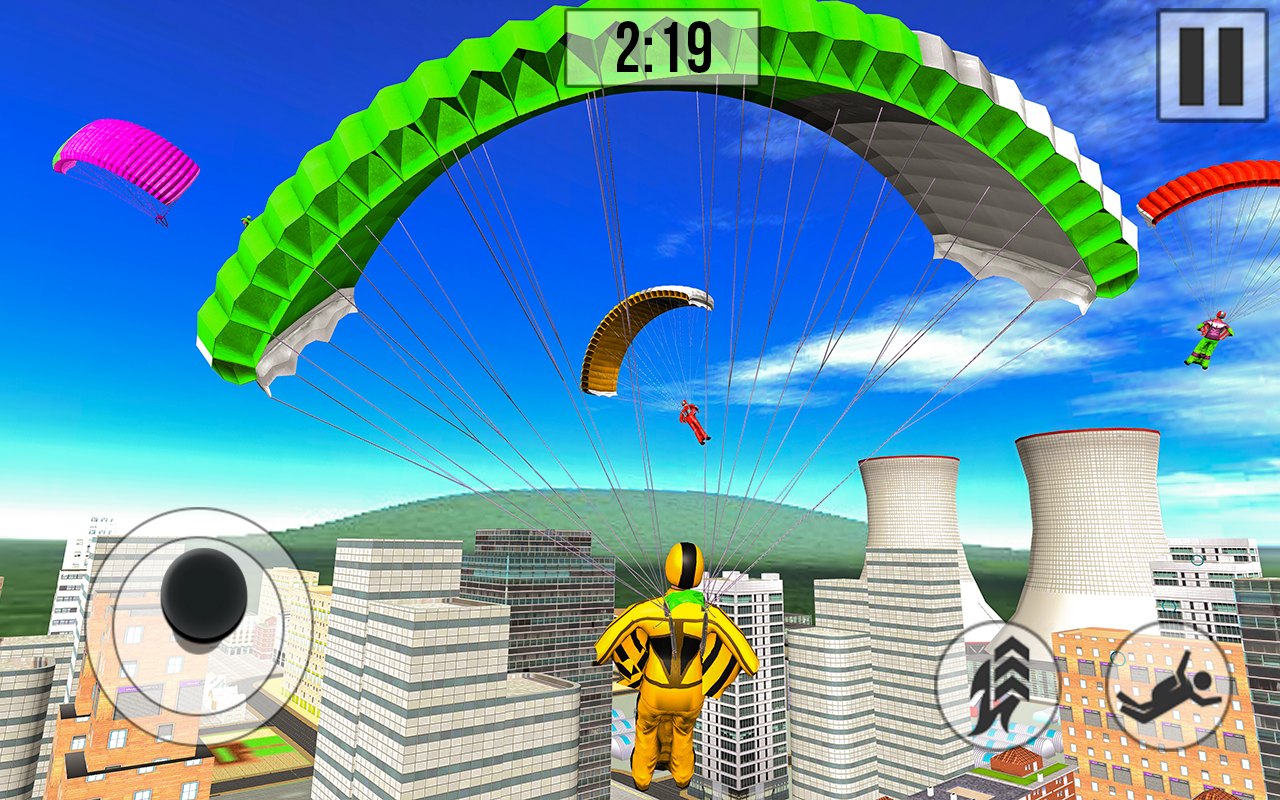Tap the 2:19 timer display
This screenshot has height=800, width=1280.
point(660,45)
